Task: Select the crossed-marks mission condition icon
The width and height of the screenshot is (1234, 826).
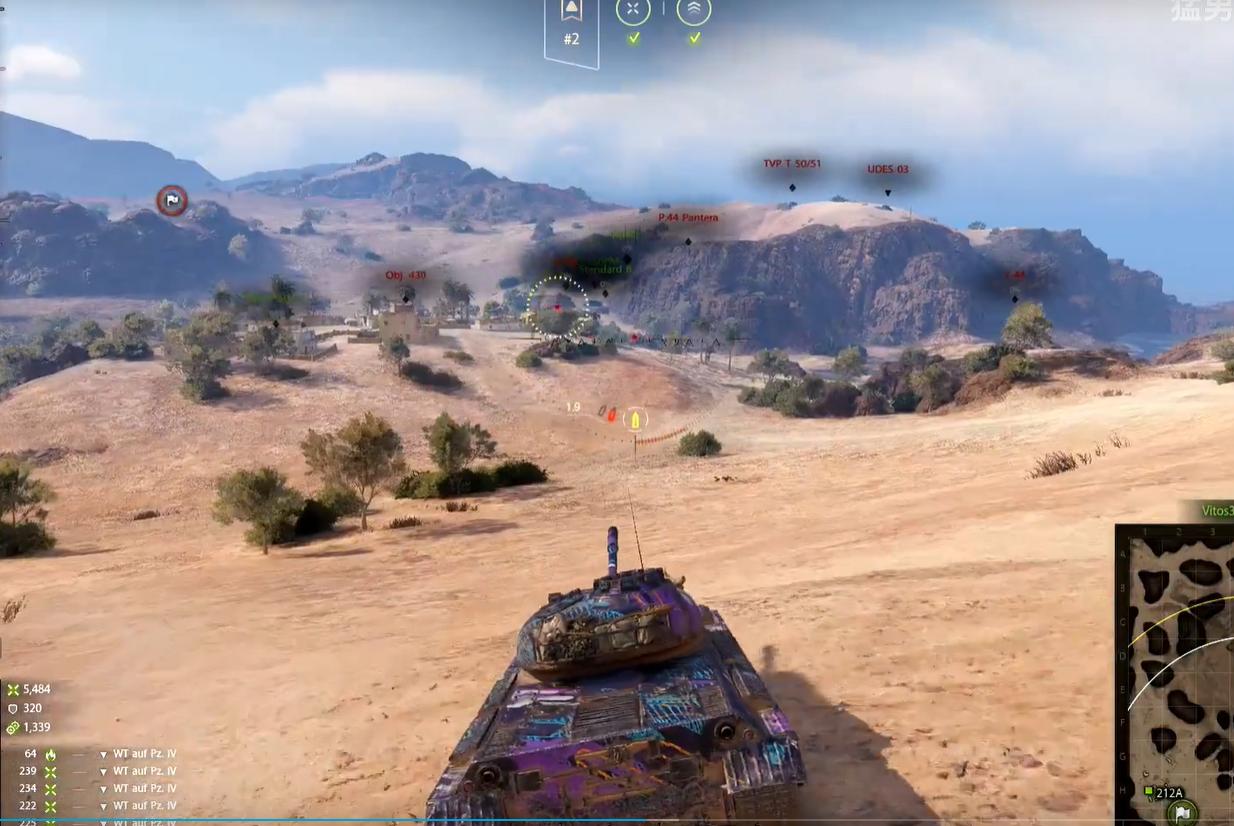Action: [x=633, y=11]
